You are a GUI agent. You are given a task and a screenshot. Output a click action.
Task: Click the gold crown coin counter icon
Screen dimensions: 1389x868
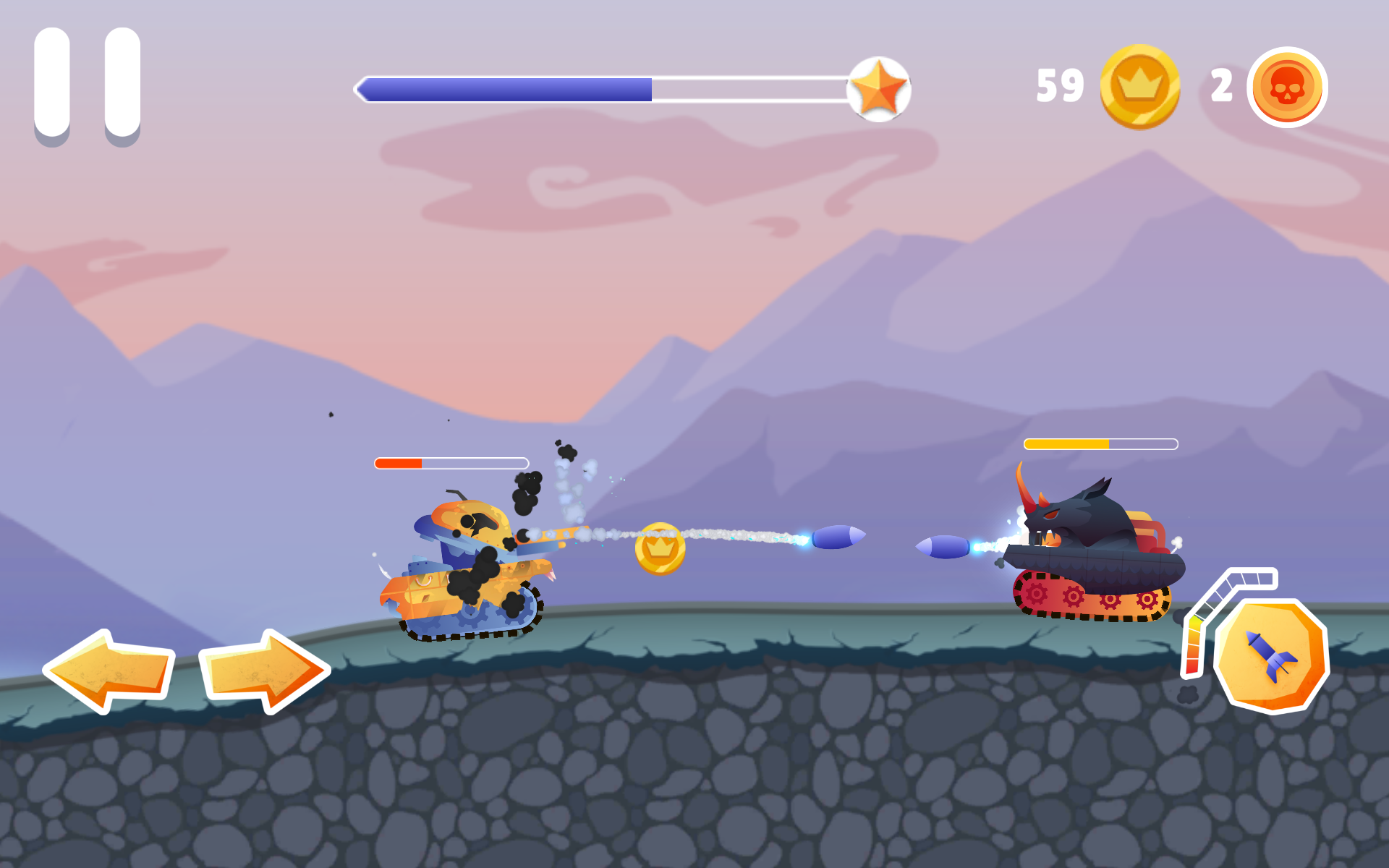point(1138,86)
